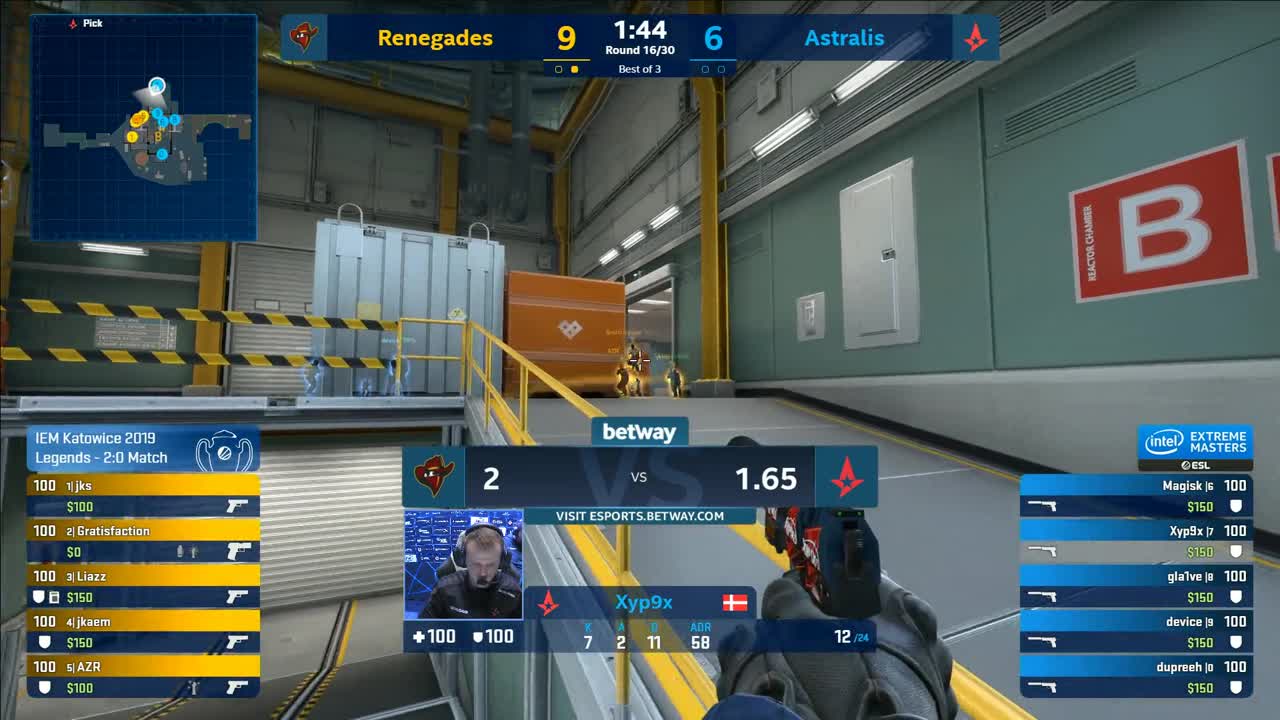Screen dimensions: 1280x720
Task: Click the betway odds banner showing 2 vs 1.65
Action: click(640, 479)
